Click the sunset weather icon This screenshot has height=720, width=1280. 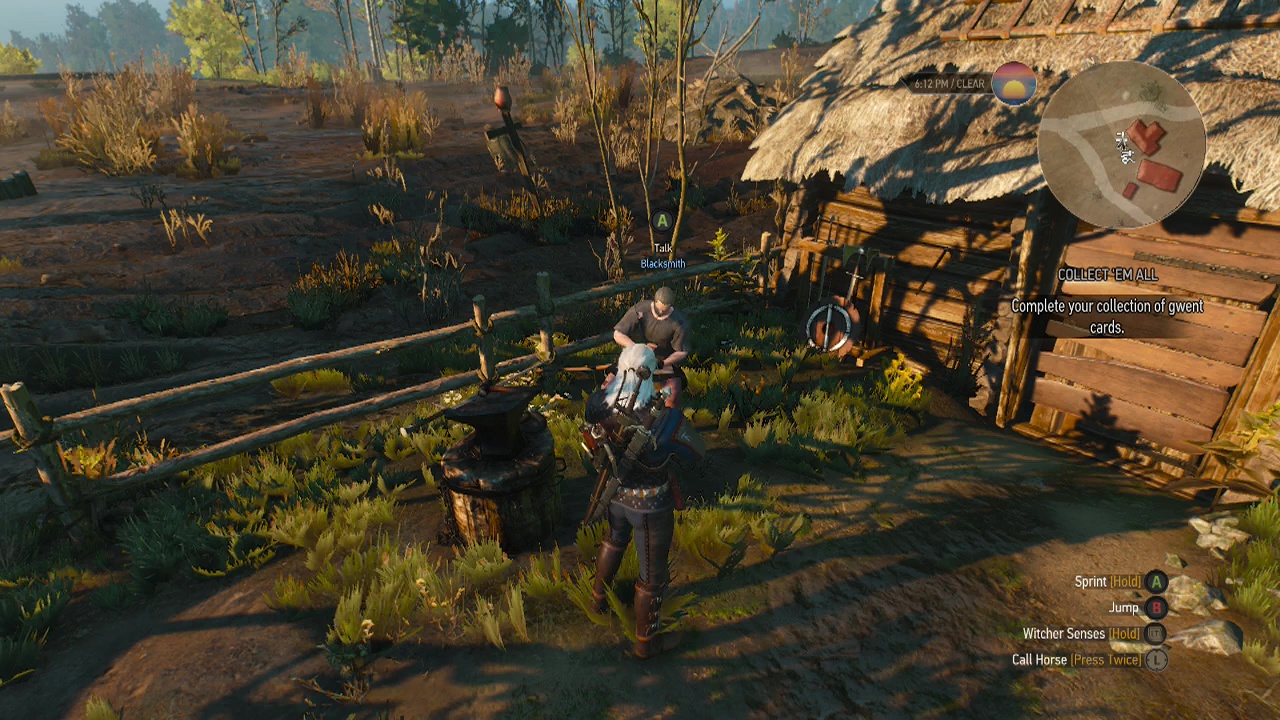pyautogui.click(x=1013, y=84)
